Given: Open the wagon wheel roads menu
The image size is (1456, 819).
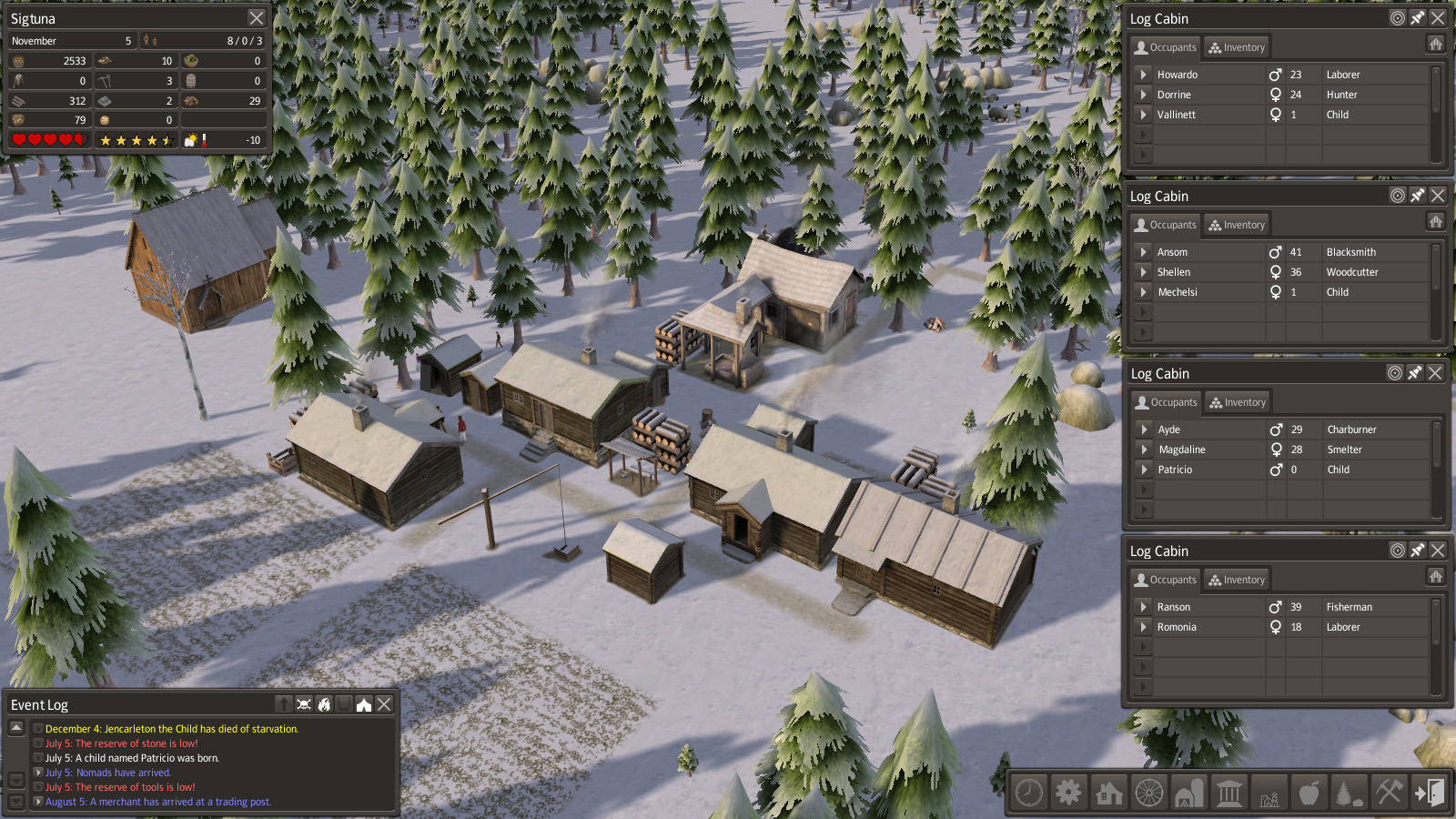Looking at the screenshot, I should click(x=1148, y=793).
